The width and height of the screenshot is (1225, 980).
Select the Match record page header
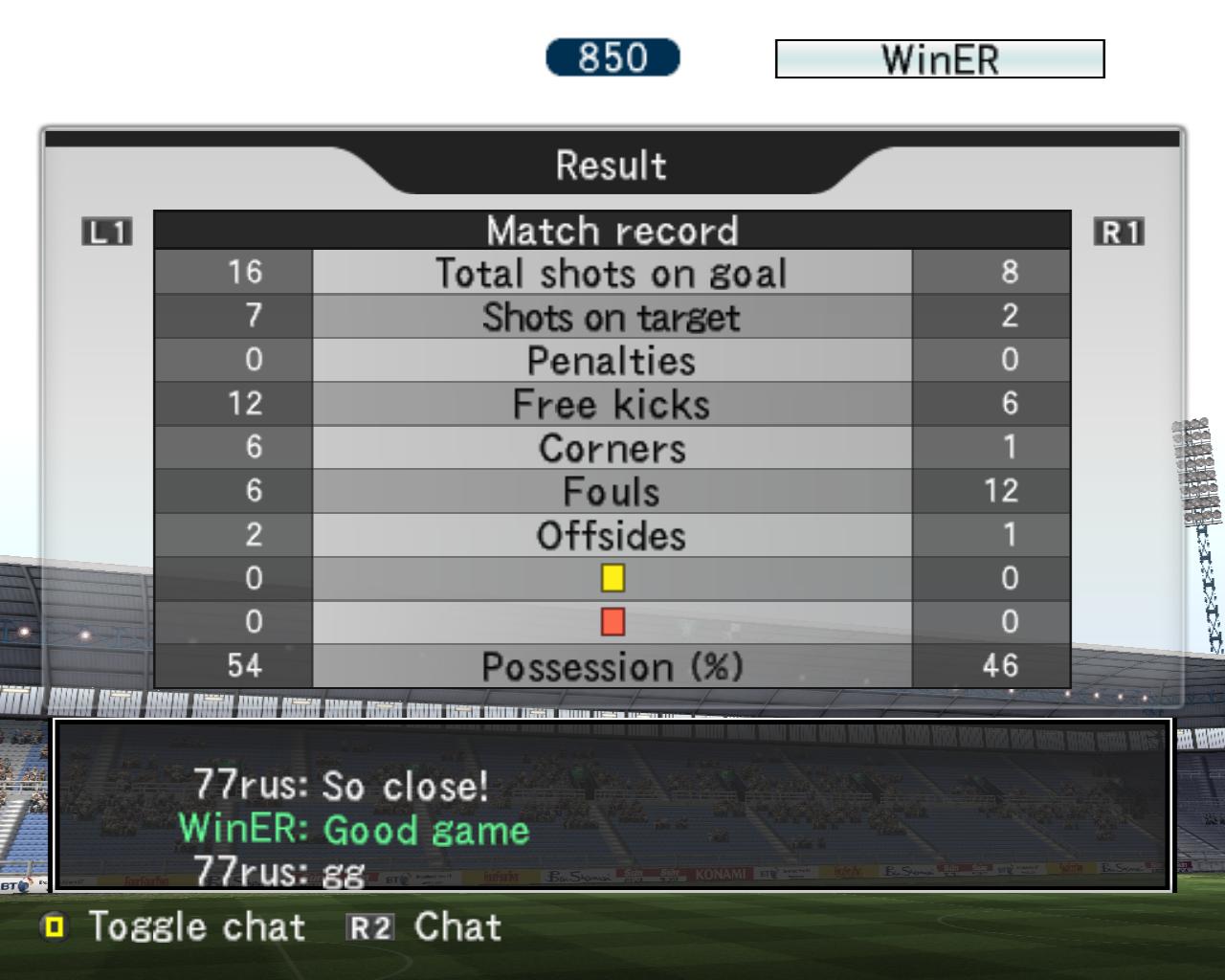pyautogui.click(x=612, y=231)
